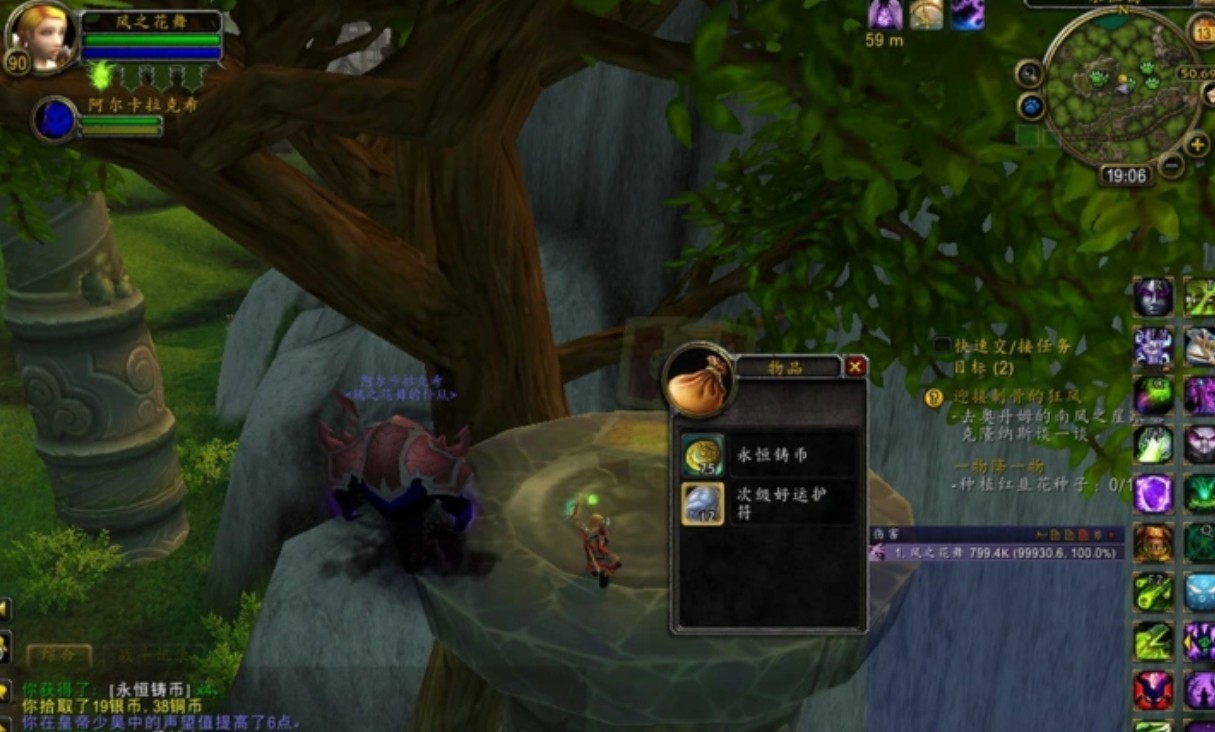Screen dimensions: 1215x732
Task: Click the purple winged buff icon with 59 m
Action: click(884, 14)
